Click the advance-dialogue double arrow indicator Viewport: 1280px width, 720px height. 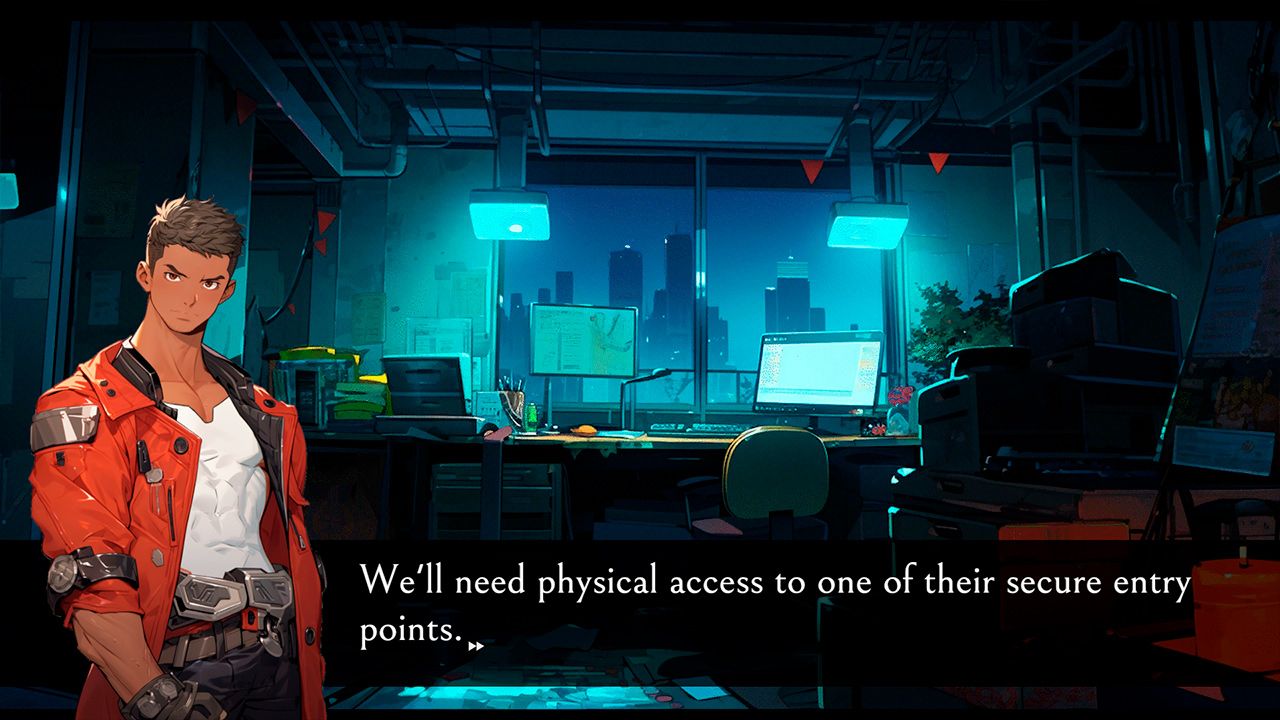pyautogui.click(x=478, y=645)
